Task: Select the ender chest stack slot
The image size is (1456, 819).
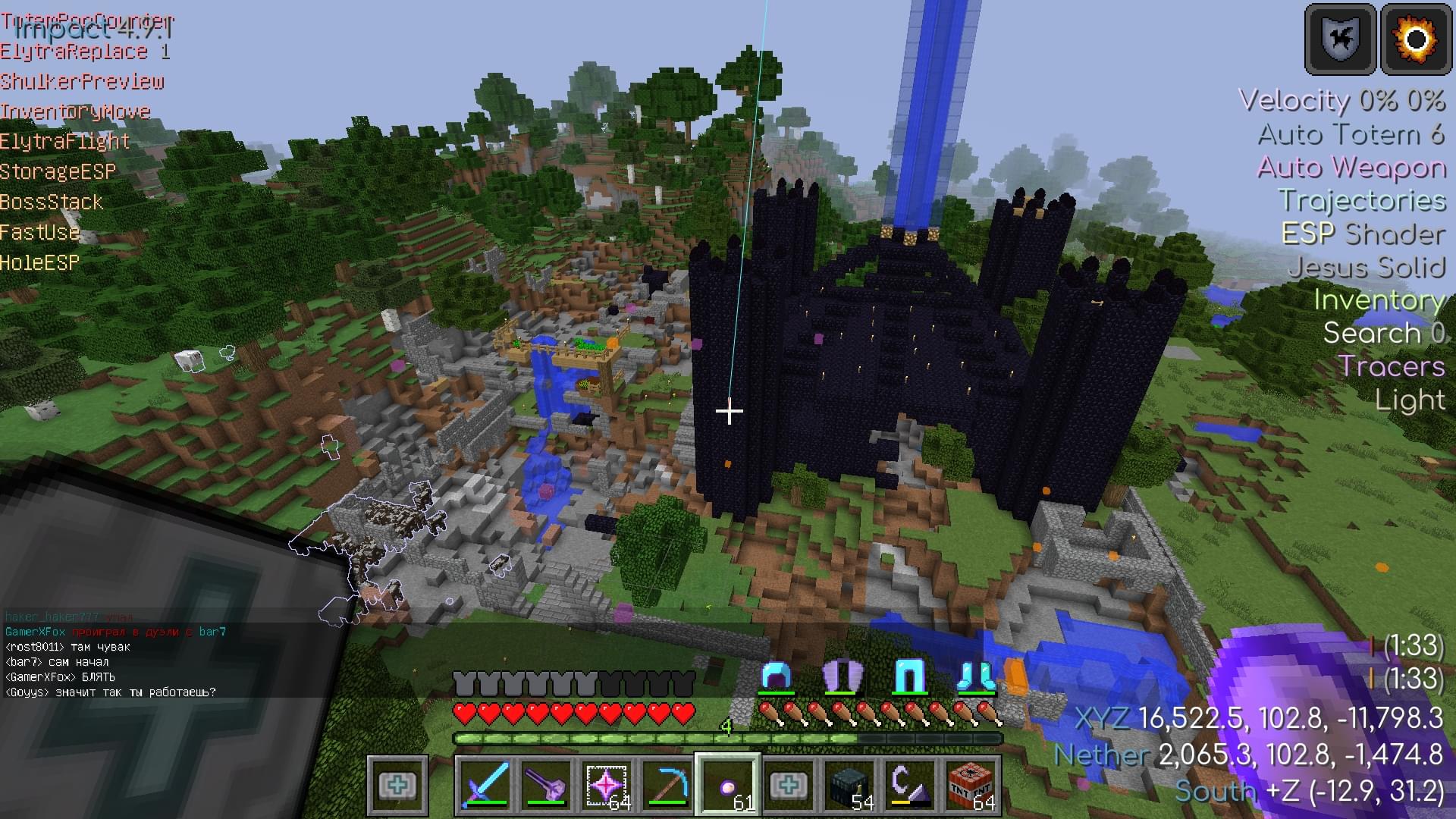Action: pos(849,784)
